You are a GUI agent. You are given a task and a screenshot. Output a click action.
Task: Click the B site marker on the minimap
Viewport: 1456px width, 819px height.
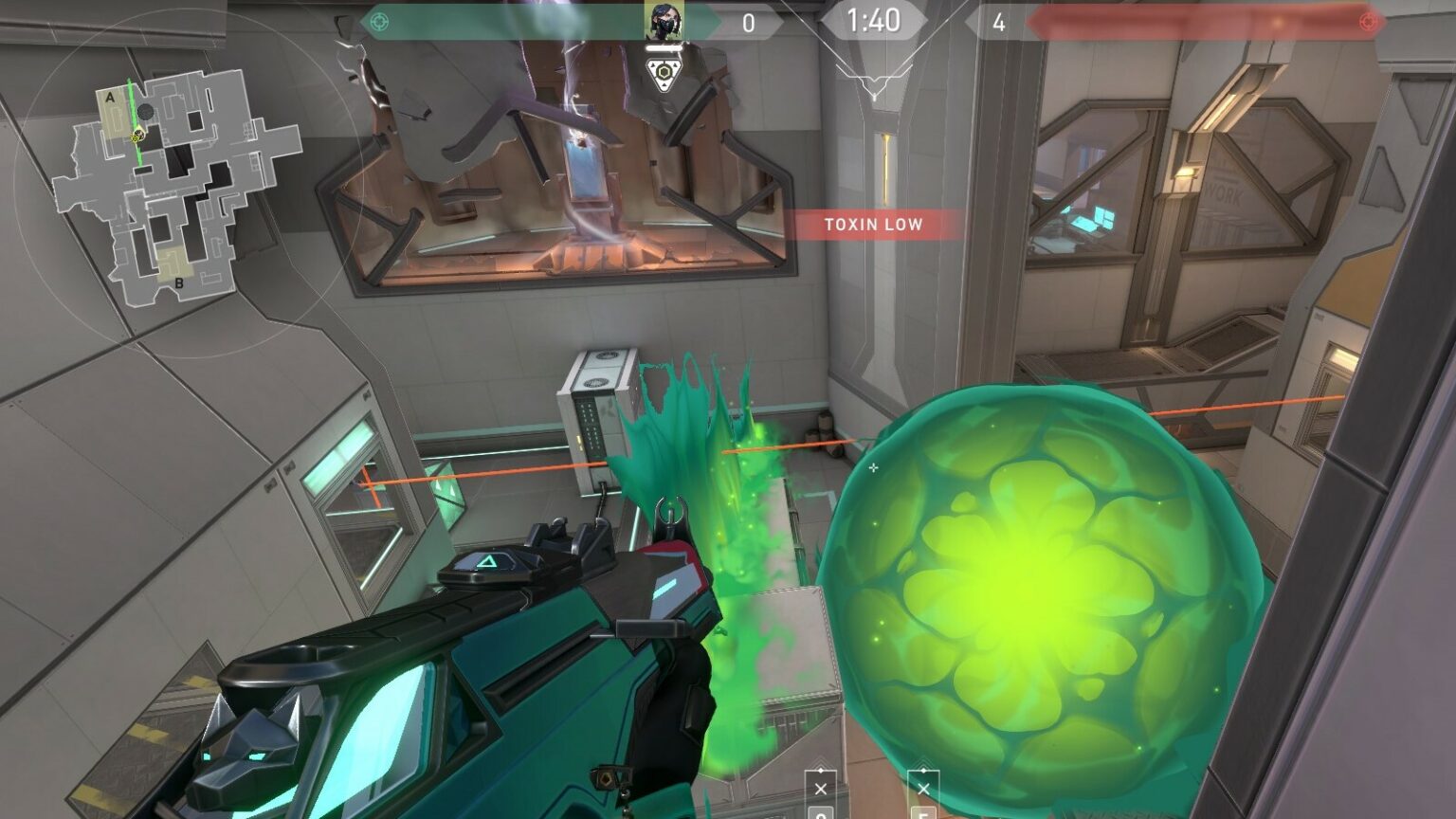[177, 282]
